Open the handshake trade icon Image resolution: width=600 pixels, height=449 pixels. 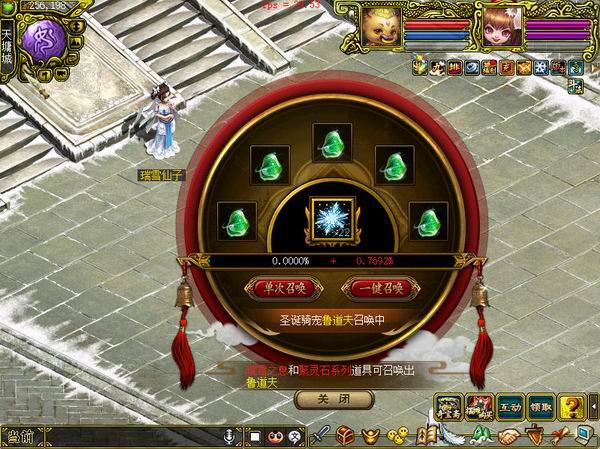coord(510,436)
